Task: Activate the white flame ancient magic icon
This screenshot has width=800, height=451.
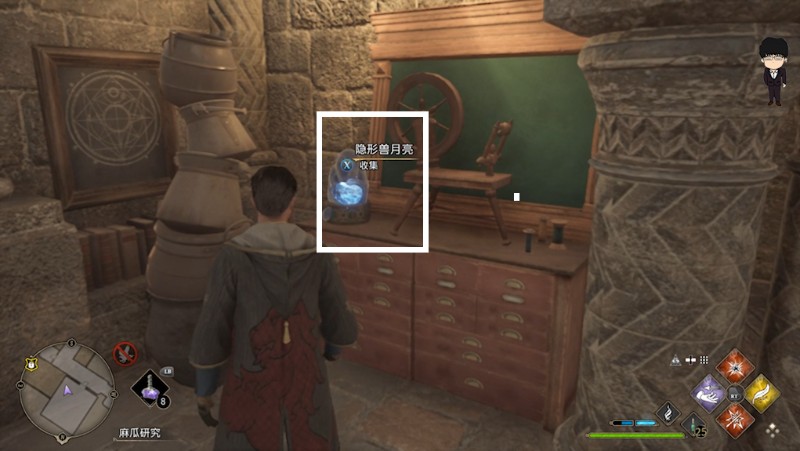Action: click(x=669, y=410)
